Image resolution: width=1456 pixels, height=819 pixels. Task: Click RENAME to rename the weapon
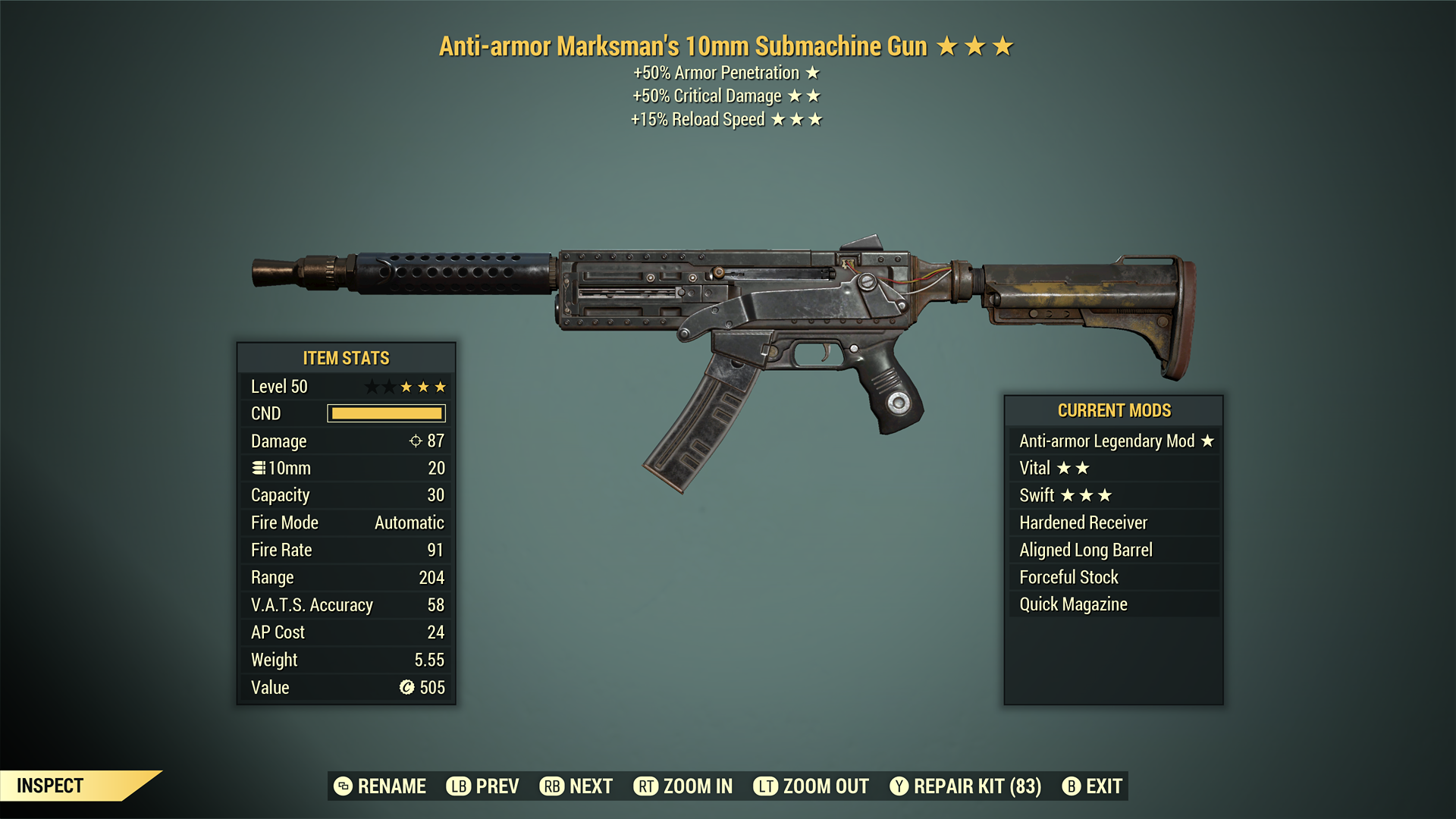pos(392,786)
